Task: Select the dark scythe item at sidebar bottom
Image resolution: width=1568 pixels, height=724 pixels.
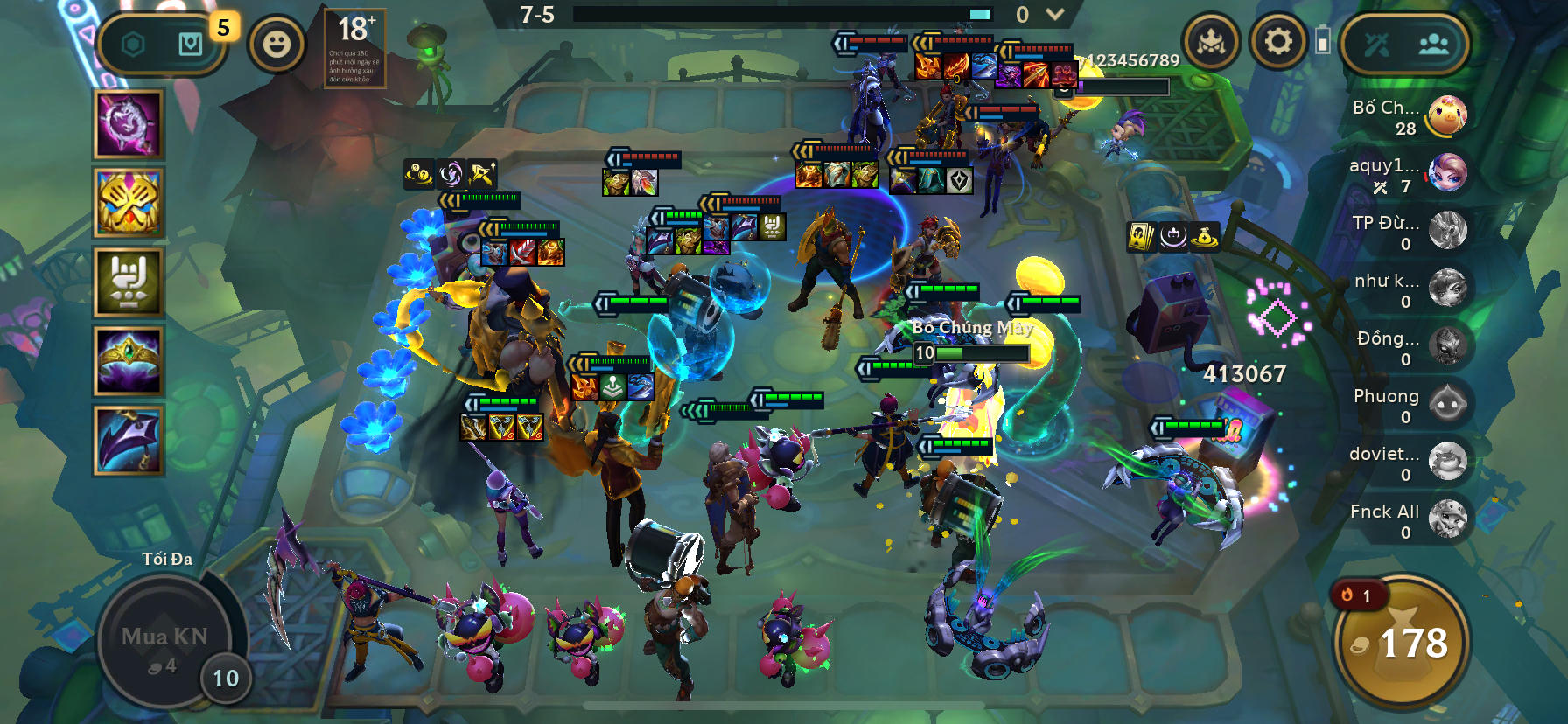Action: 128,448
